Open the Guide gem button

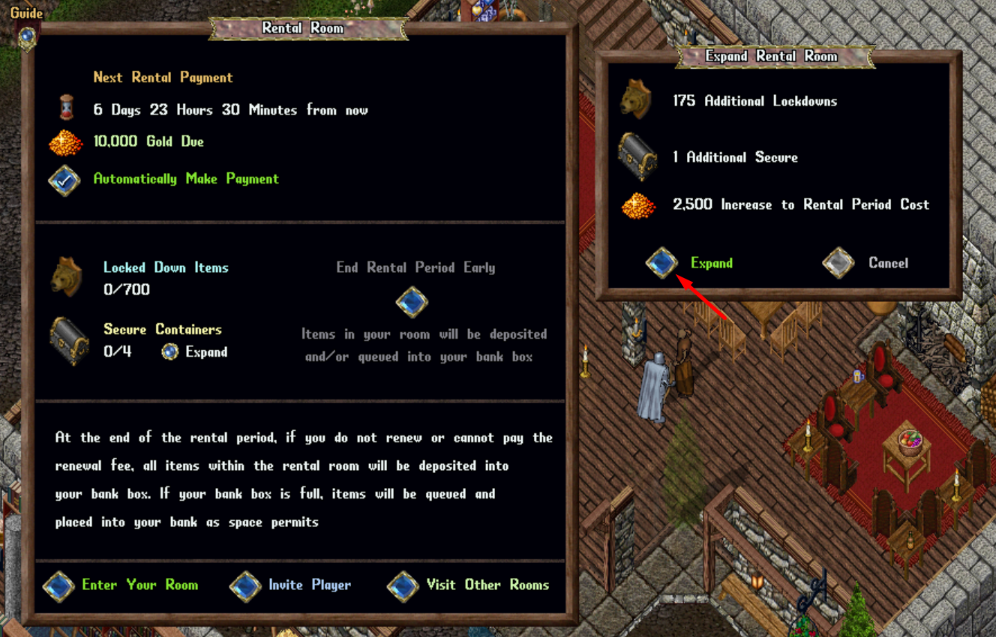pyautogui.click(x=27, y=37)
